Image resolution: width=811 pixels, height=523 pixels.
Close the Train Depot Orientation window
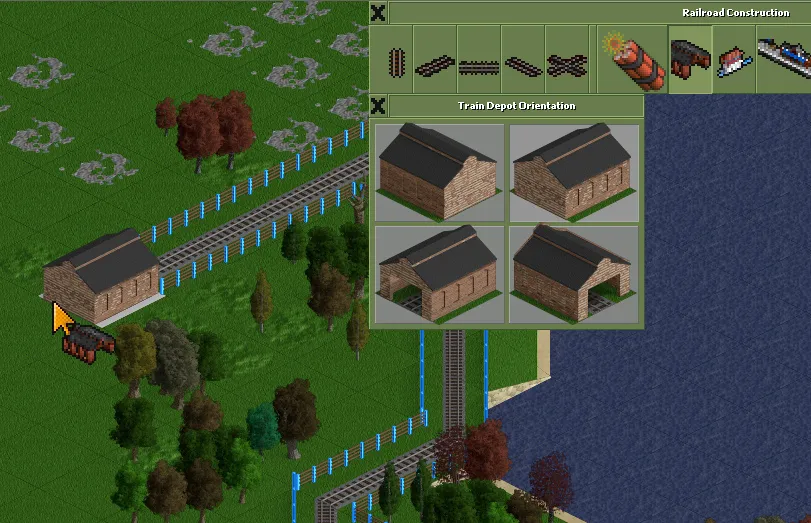(378, 105)
